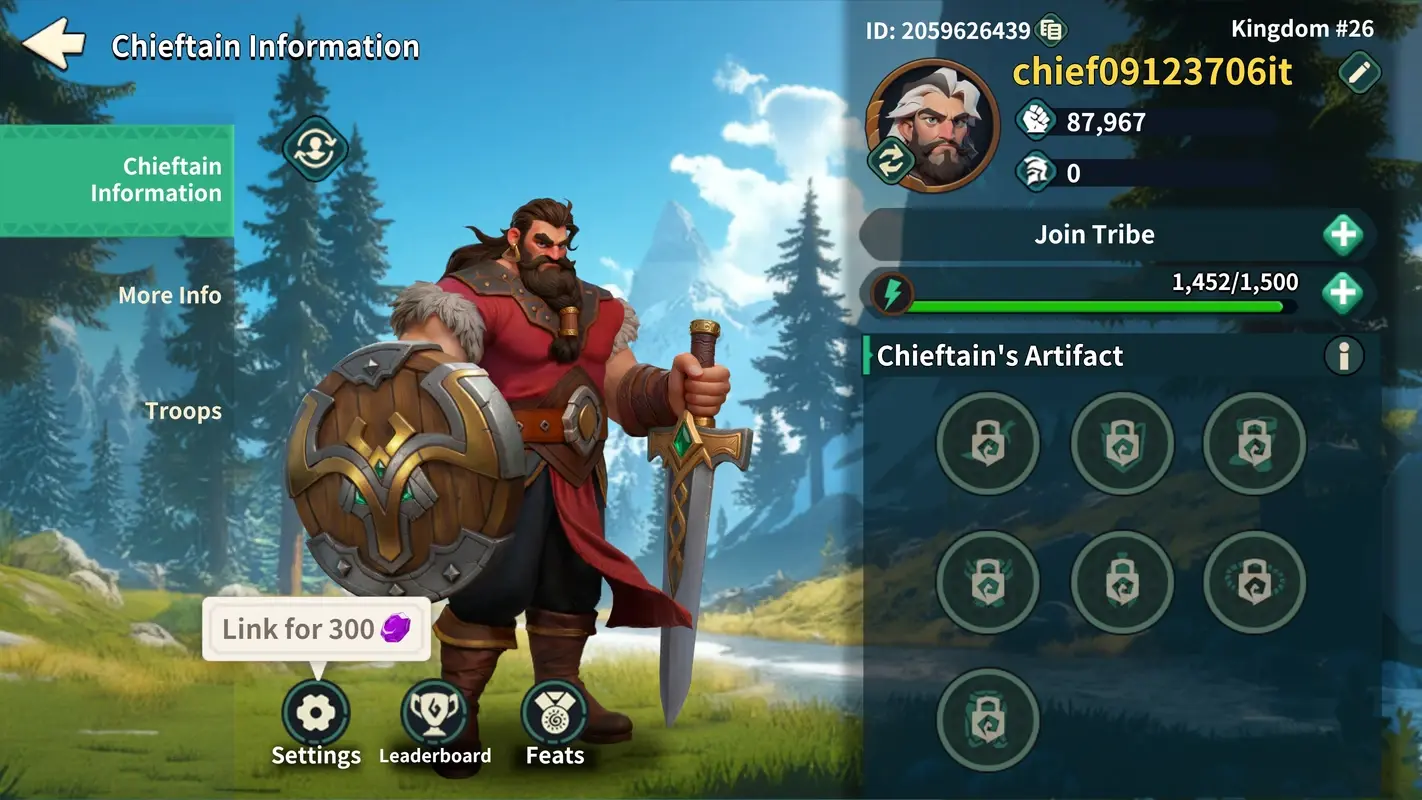The image size is (1422, 800).
Task: Switch to the More Info tab
Action: tap(169, 295)
